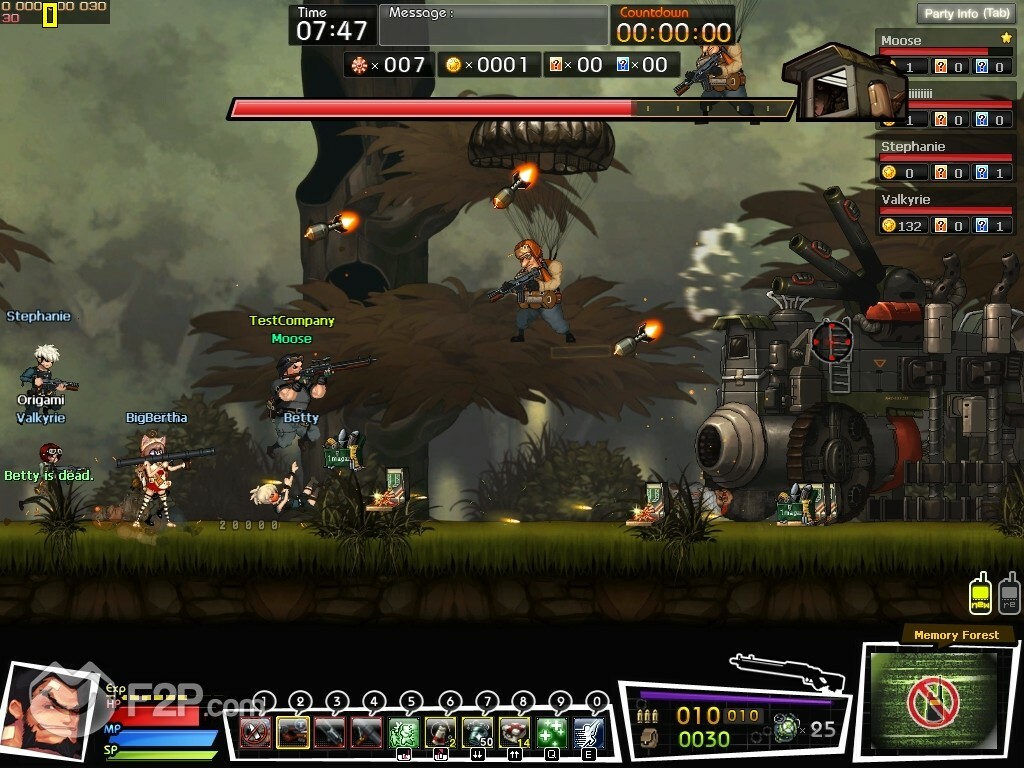Open the Party Info panel
Screen dimensions: 1024x768
tap(966, 14)
